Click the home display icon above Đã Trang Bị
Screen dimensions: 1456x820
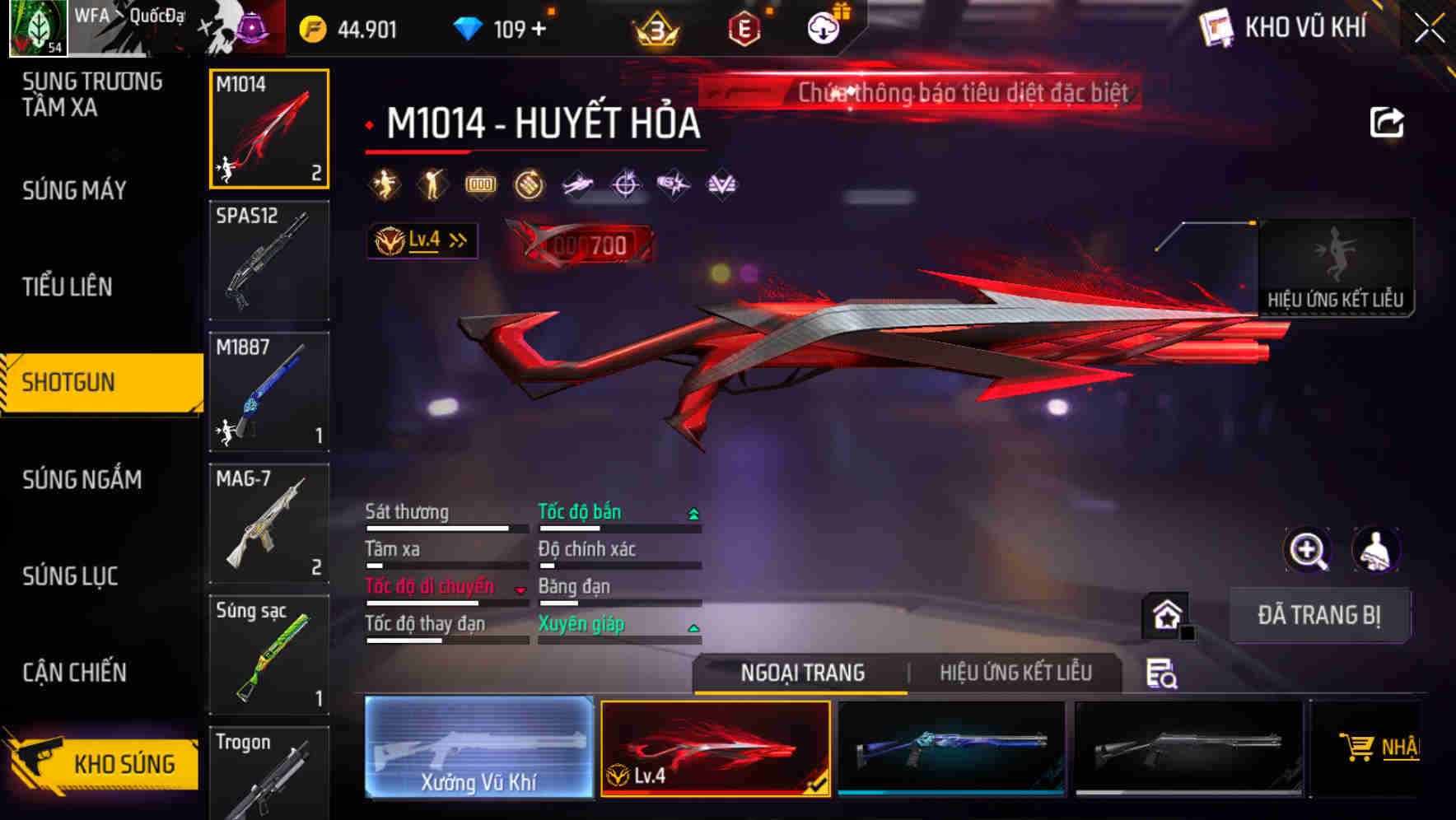coord(1164,613)
